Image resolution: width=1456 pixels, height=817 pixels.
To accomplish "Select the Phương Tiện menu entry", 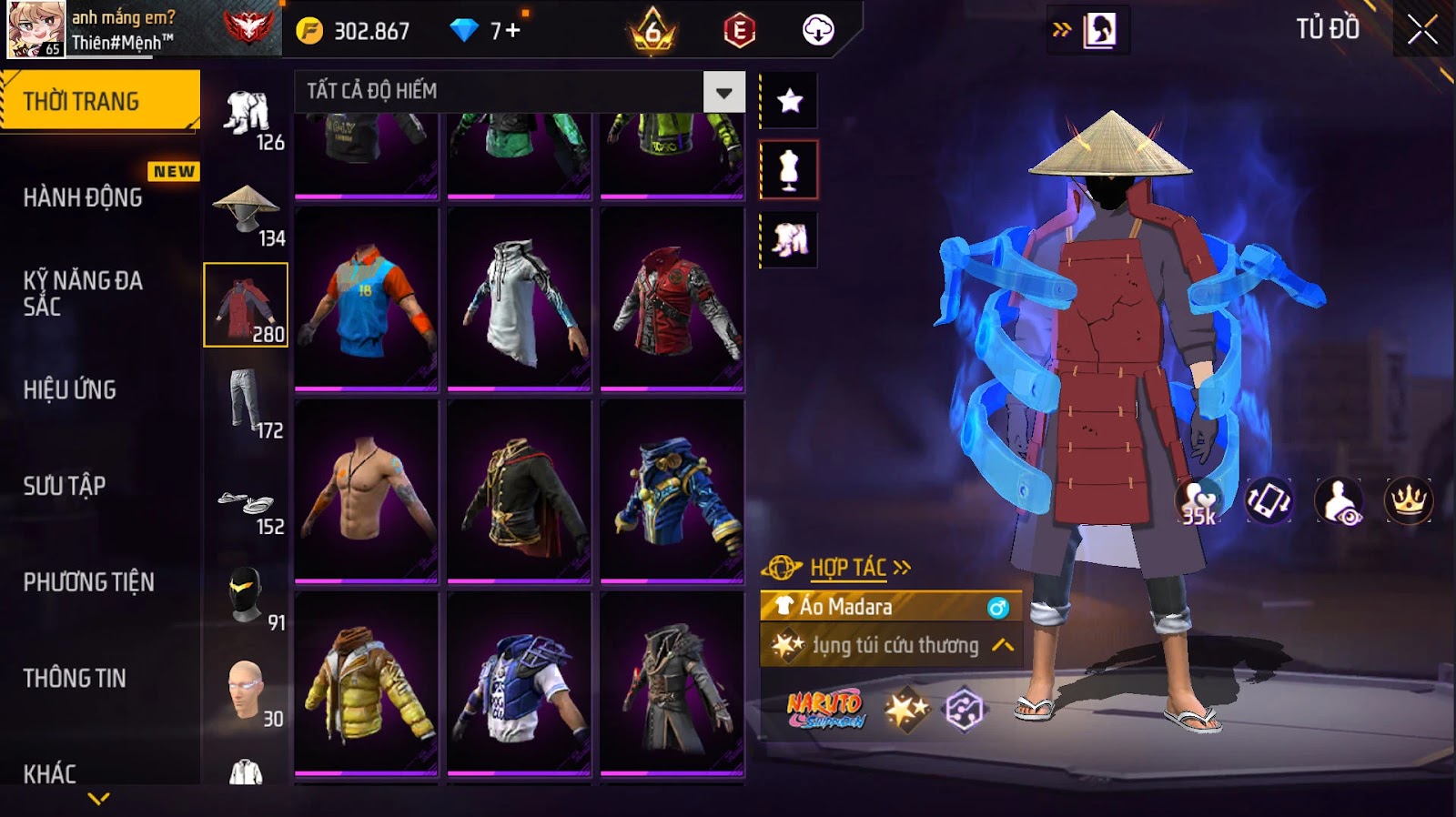I will 88,582.
